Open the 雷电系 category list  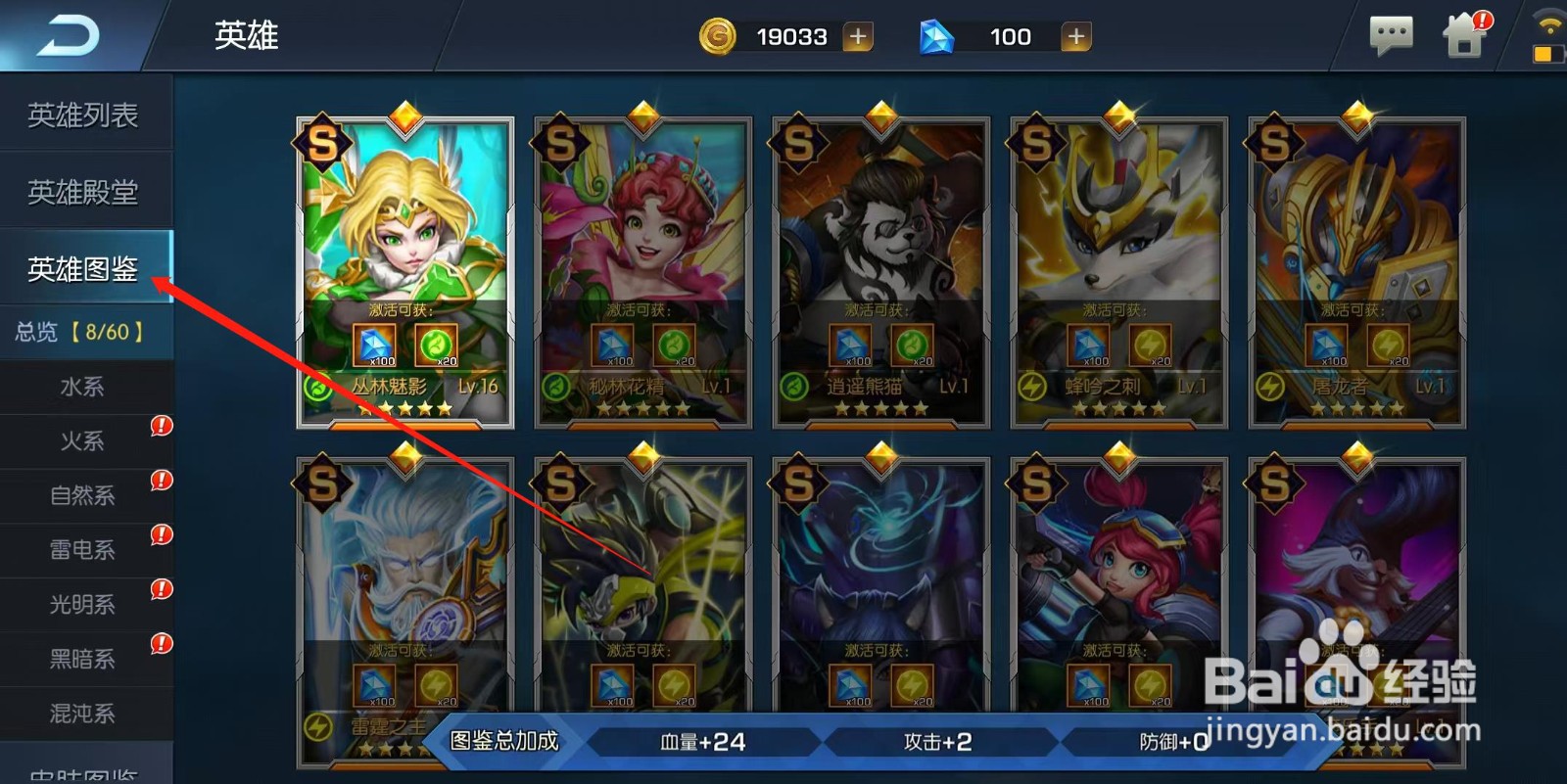click(x=84, y=550)
